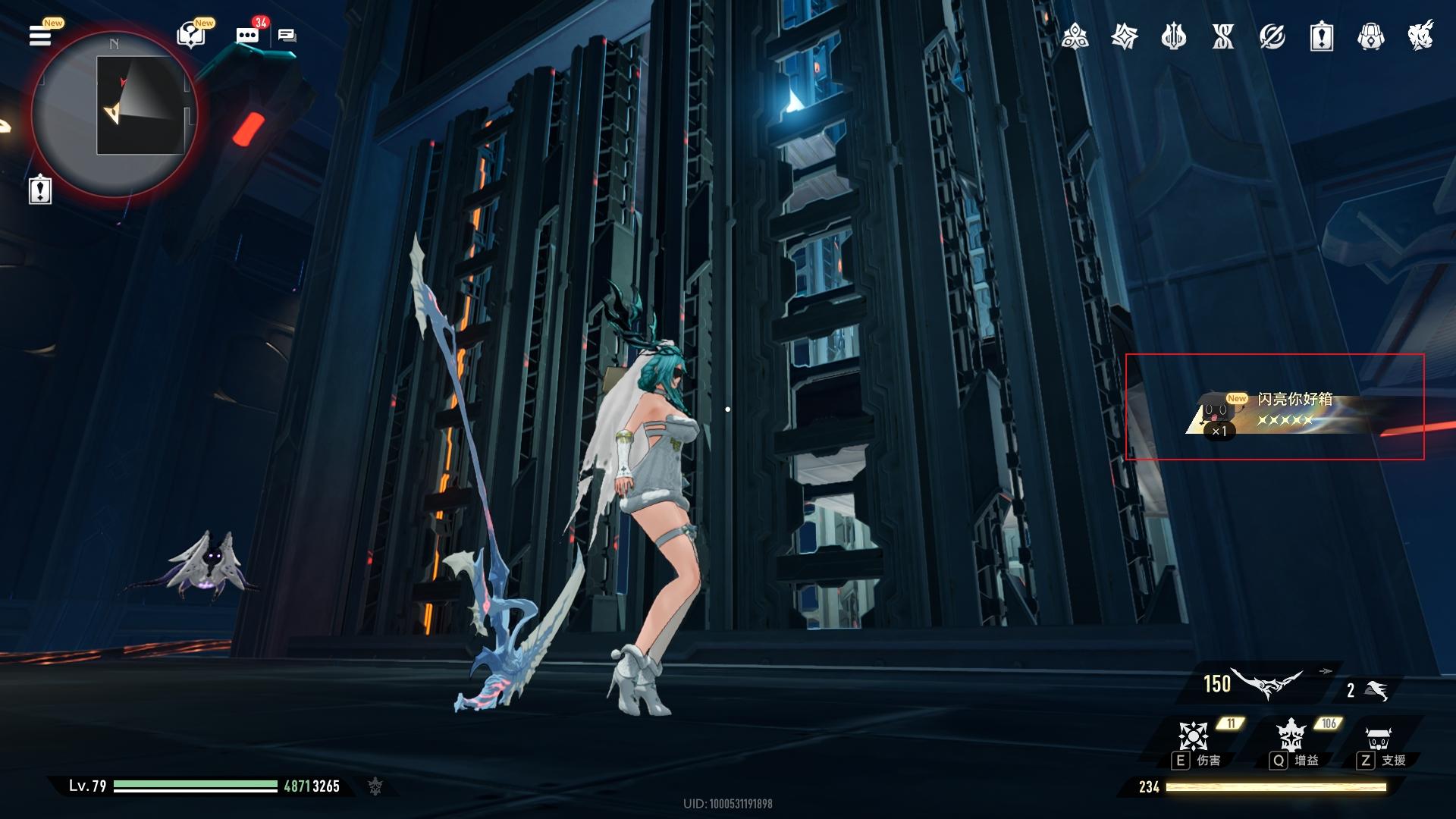Open the sword-in-circle menu icon
The height and width of the screenshot is (819, 1456).
[1272, 36]
